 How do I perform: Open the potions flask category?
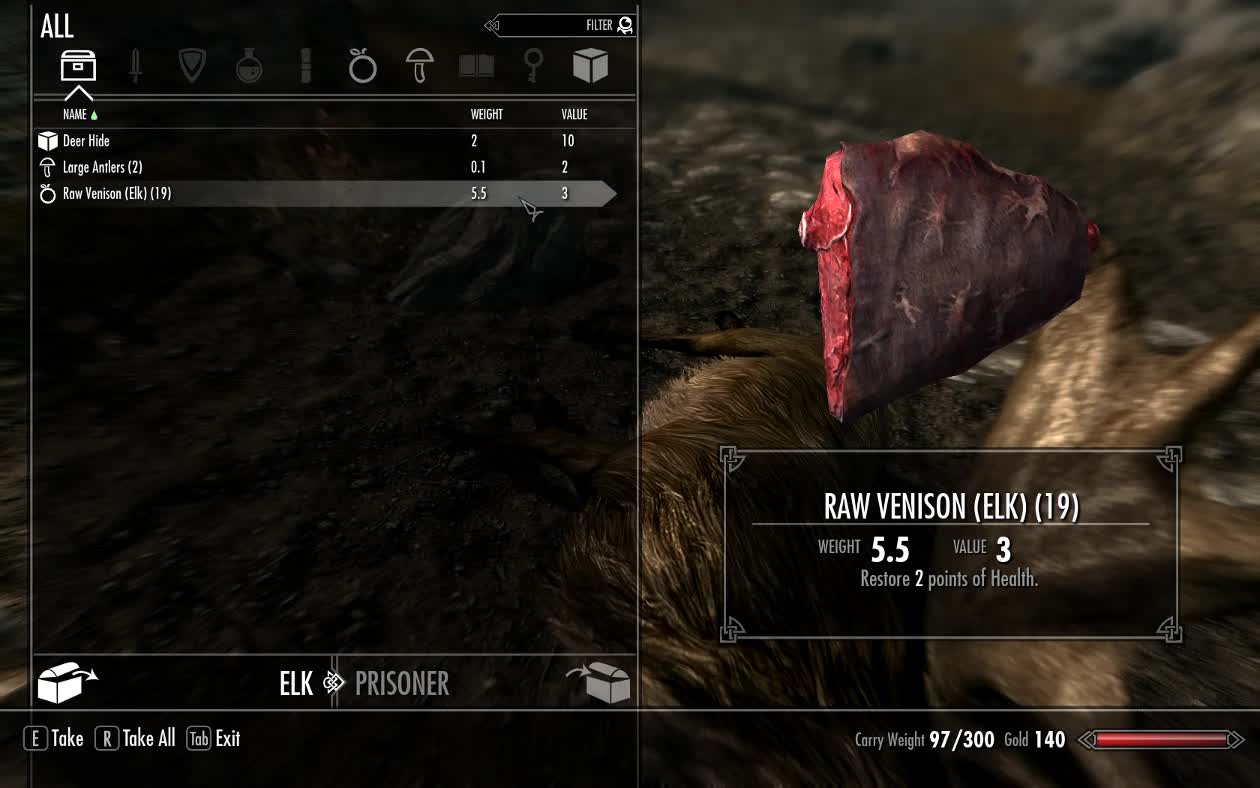point(249,66)
